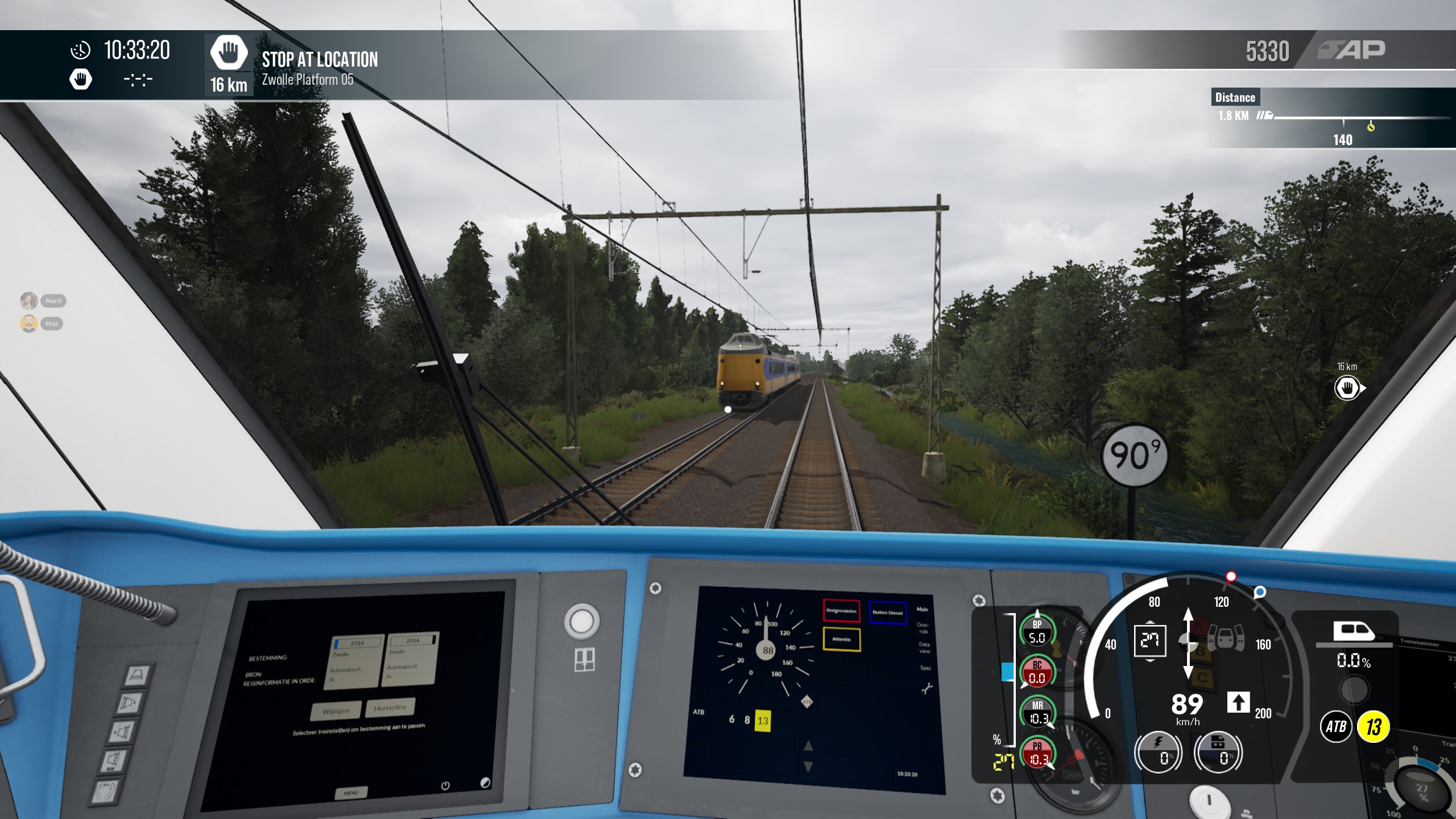
Task: Toggle the power icon on the destination display
Action: 445,785
